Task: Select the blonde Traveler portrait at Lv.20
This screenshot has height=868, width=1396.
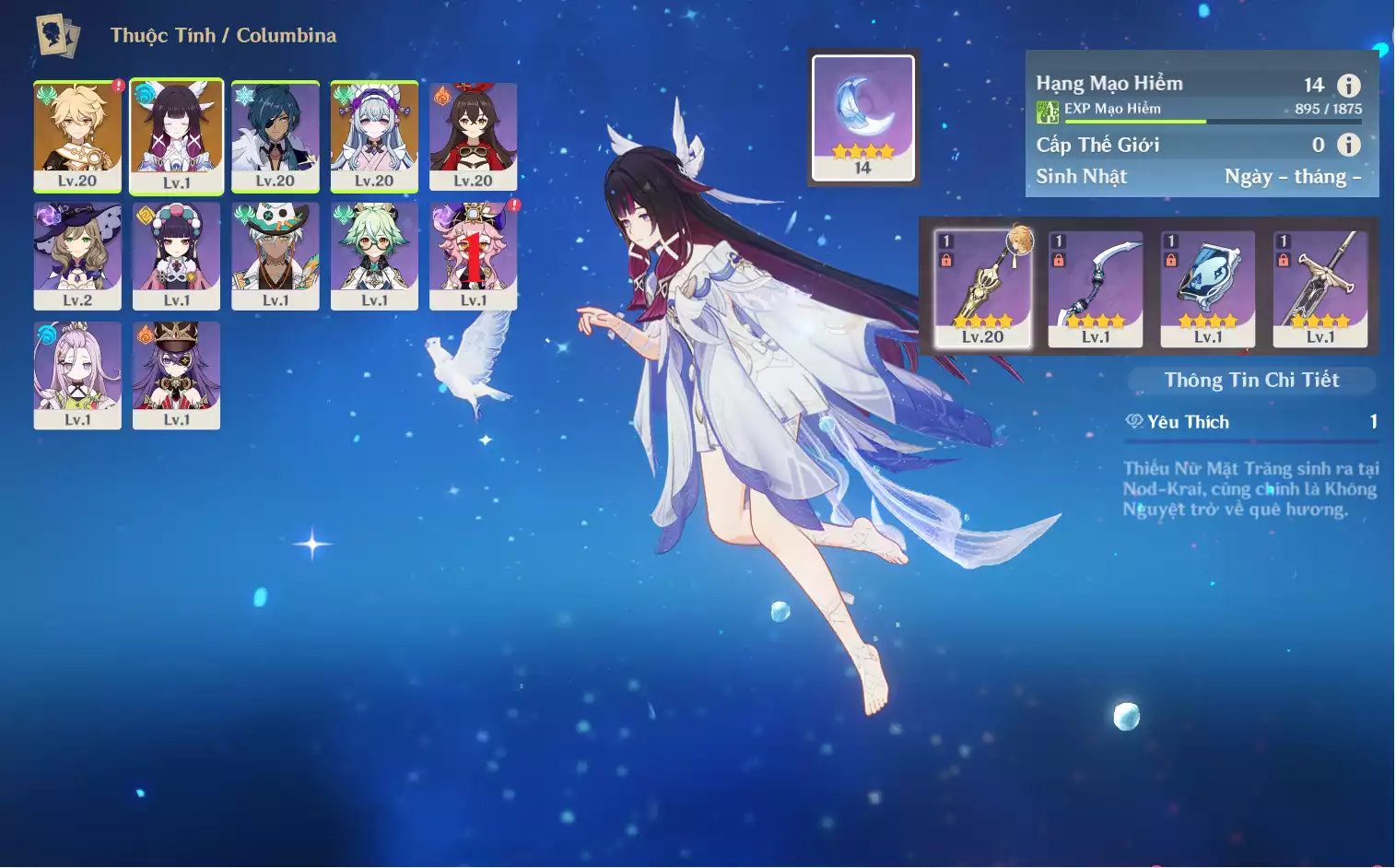Action: (x=77, y=135)
